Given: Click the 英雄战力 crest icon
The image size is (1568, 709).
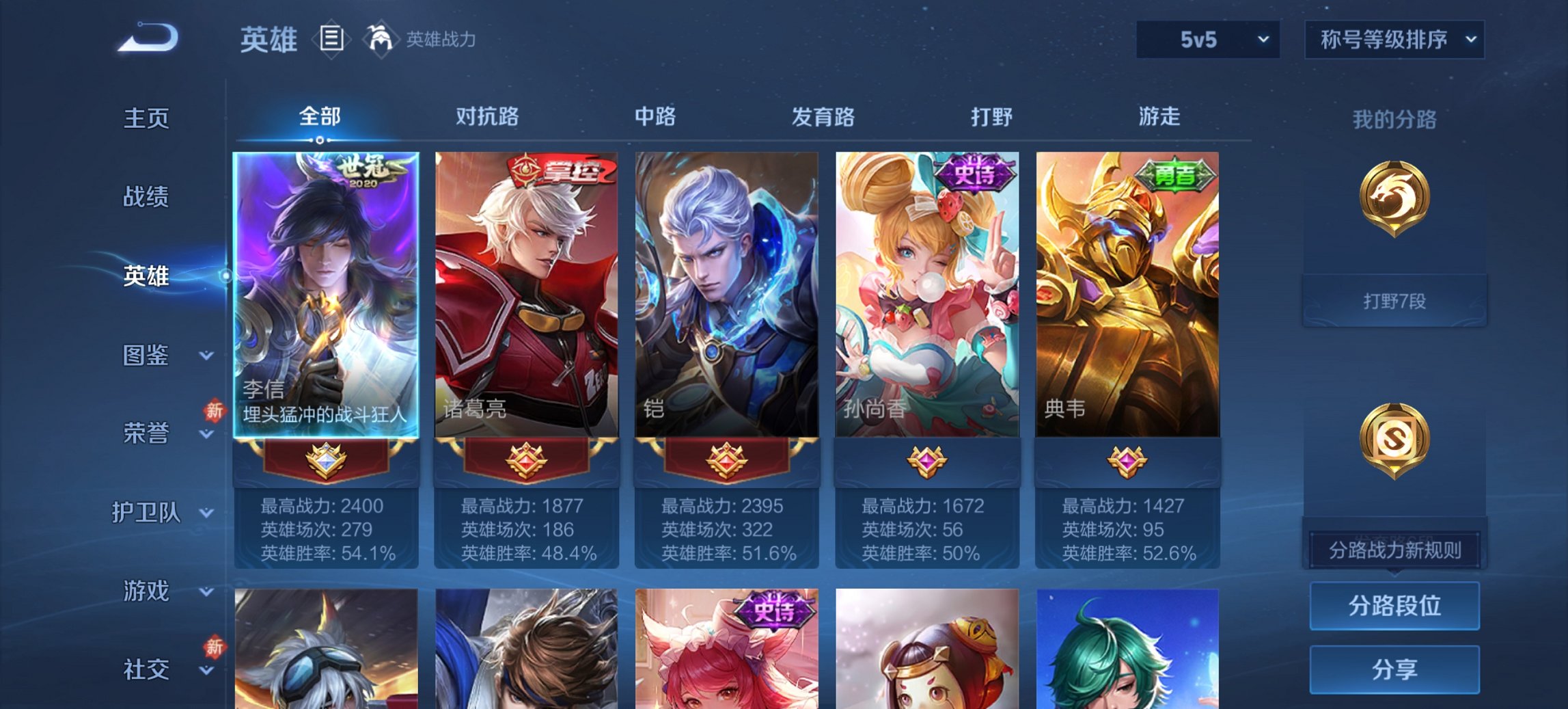Looking at the screenshot, I should coord(381,40).
